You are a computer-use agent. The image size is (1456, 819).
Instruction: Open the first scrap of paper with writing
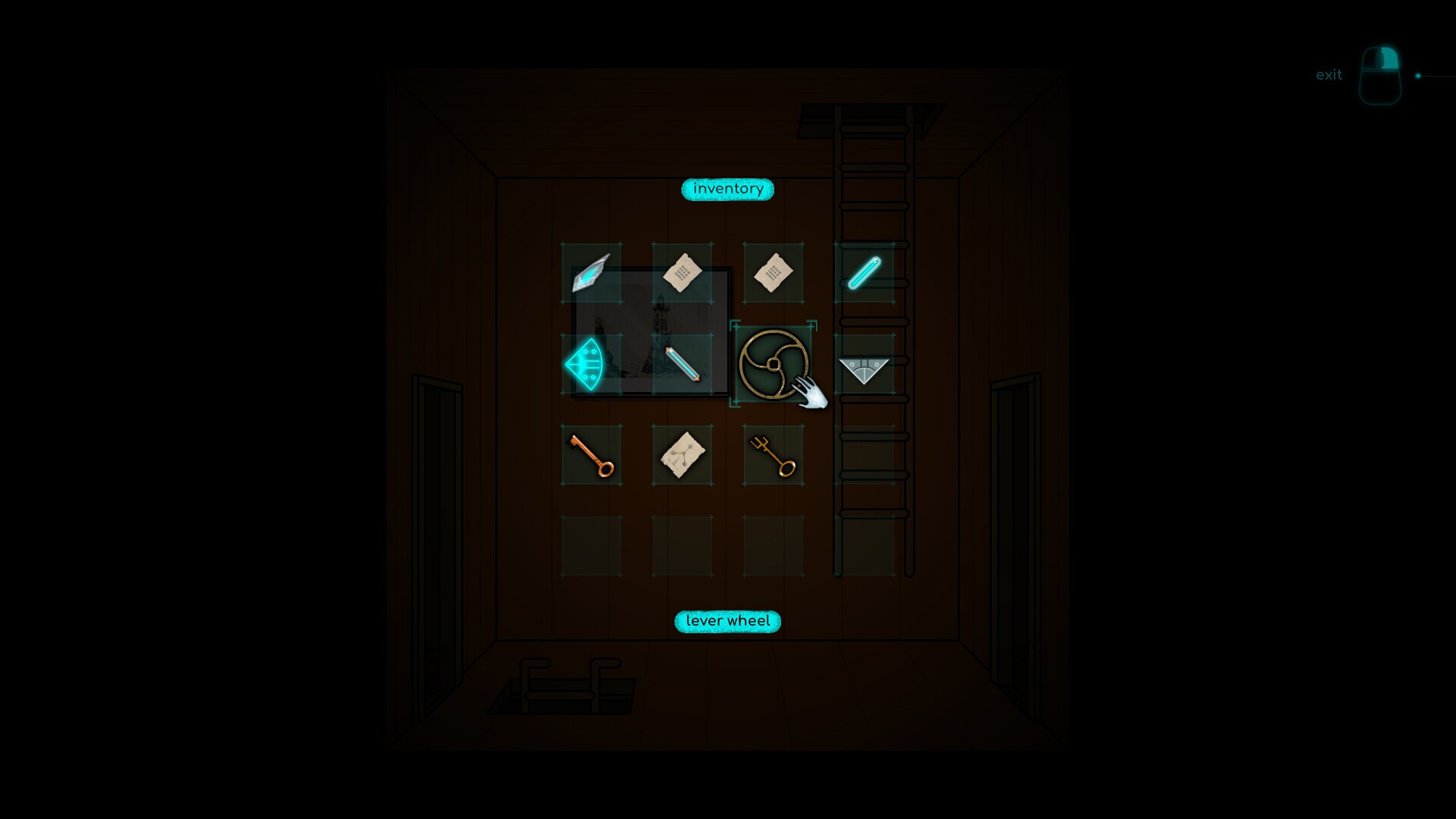point(682,273)
